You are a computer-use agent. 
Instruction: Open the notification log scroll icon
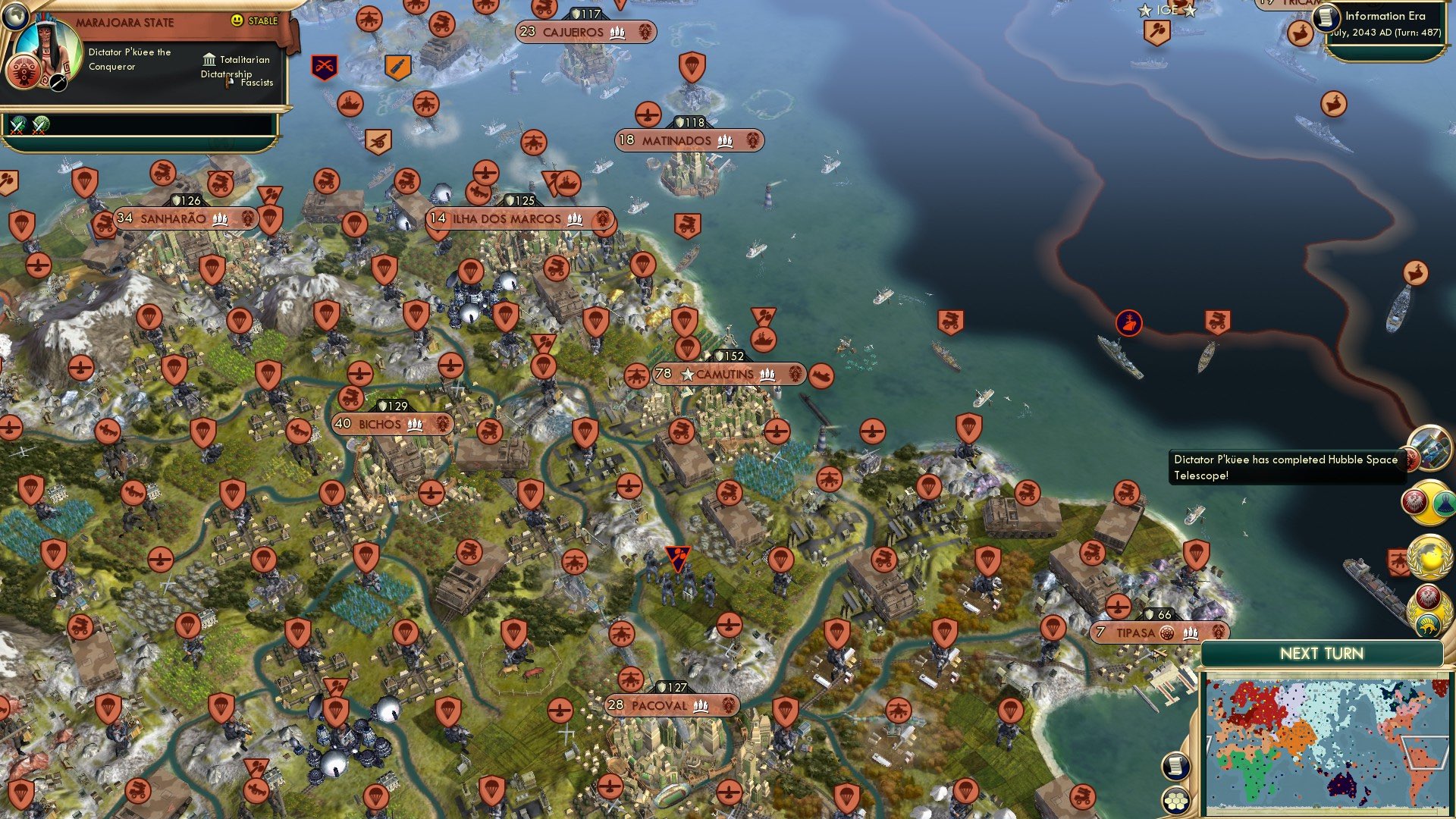pyautogui.click(x=1178, y=767)
